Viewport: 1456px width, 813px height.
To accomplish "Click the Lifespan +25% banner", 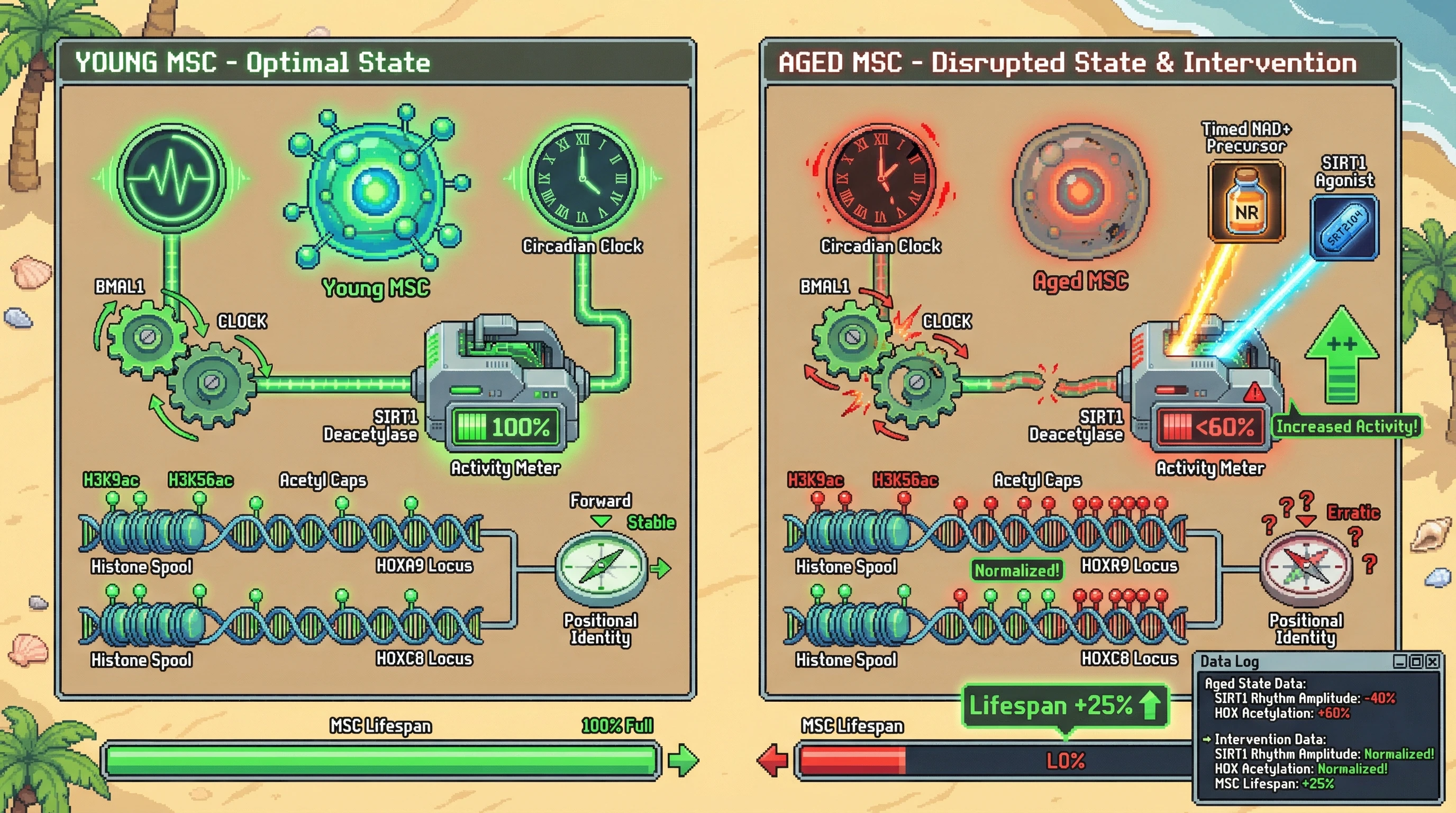I will click(1065, 706).
